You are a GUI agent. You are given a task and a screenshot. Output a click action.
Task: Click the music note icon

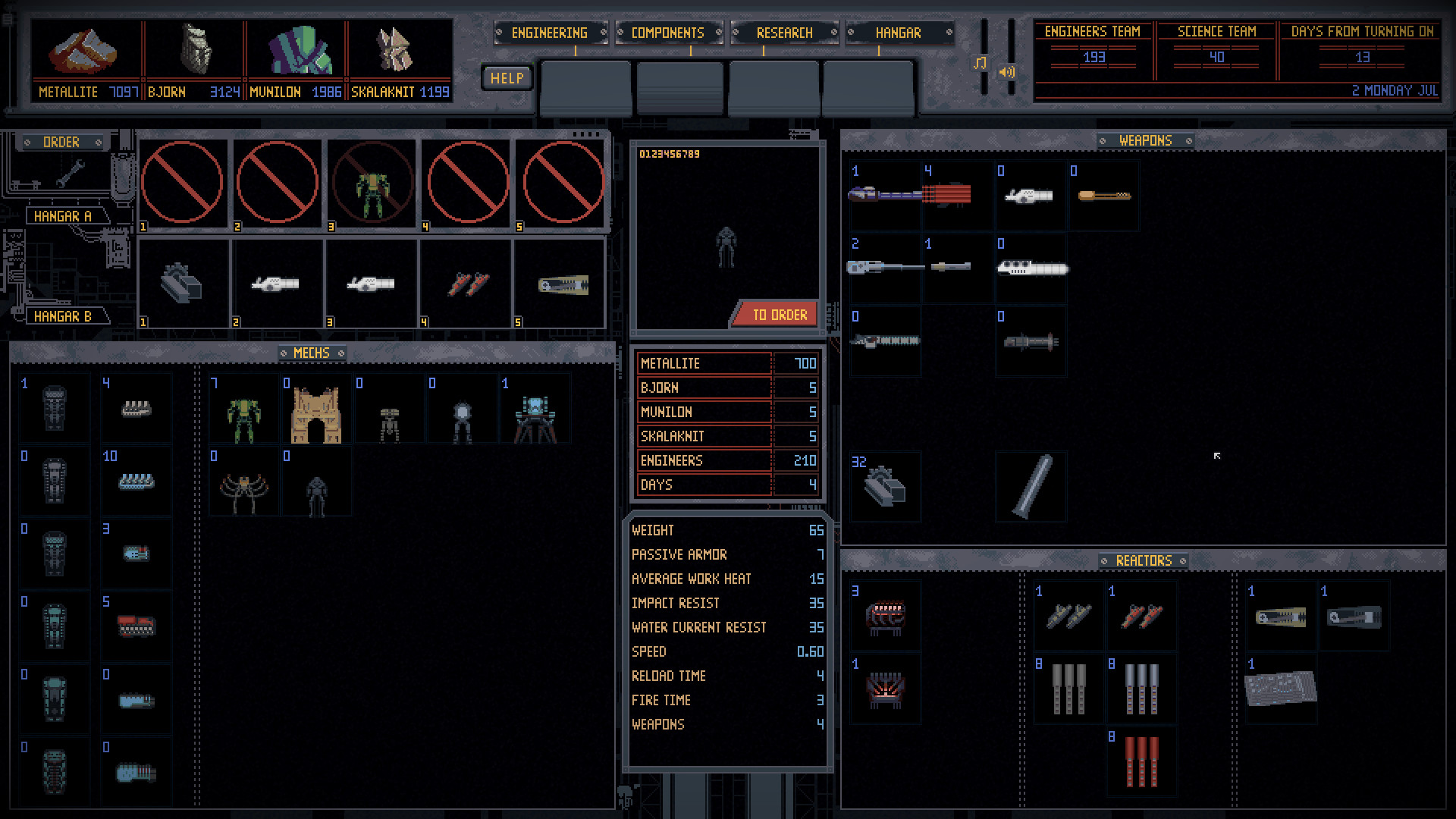click(981, 63)
